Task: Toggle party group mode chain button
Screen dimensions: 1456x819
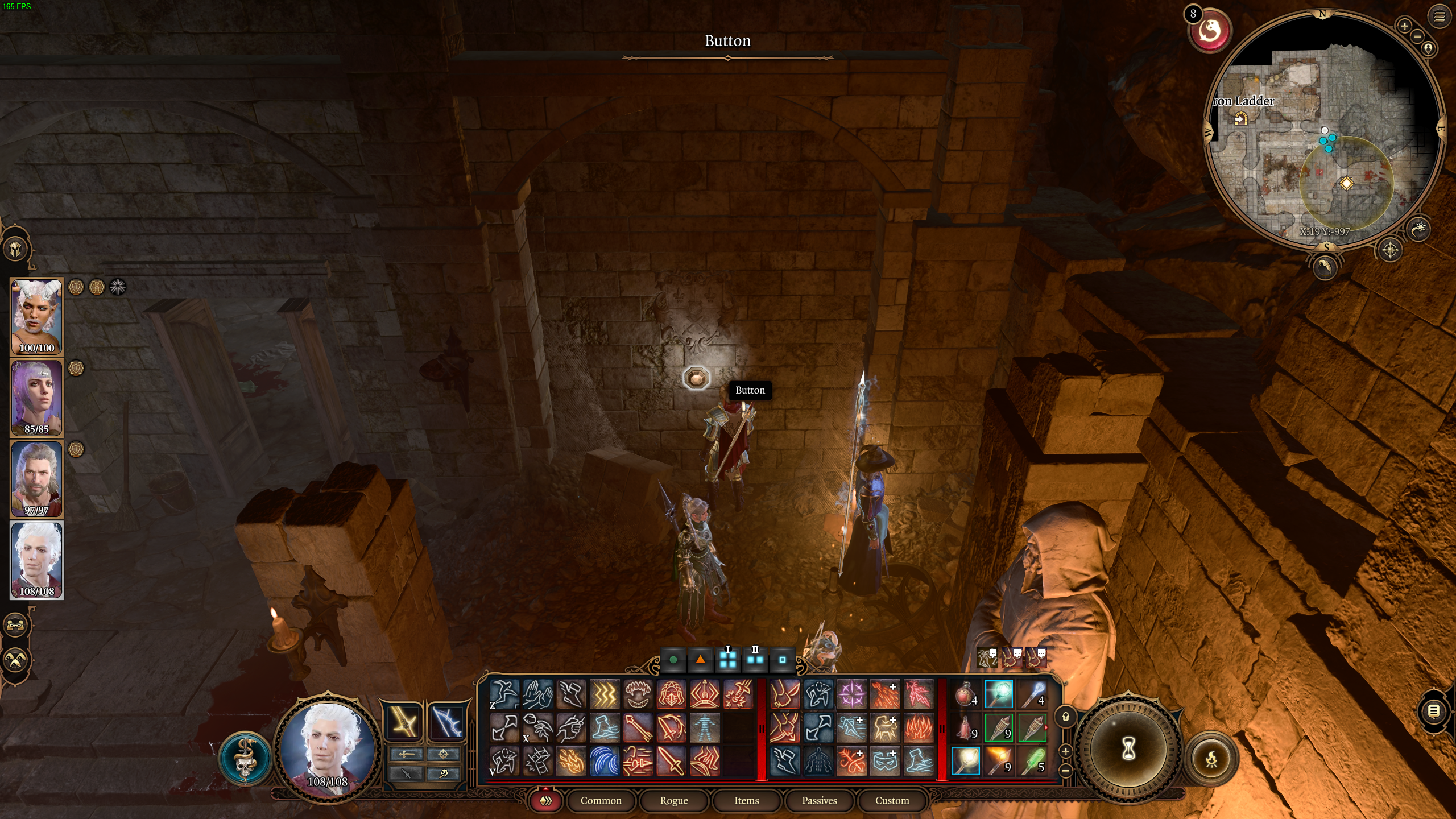Action: pos(15,625)
